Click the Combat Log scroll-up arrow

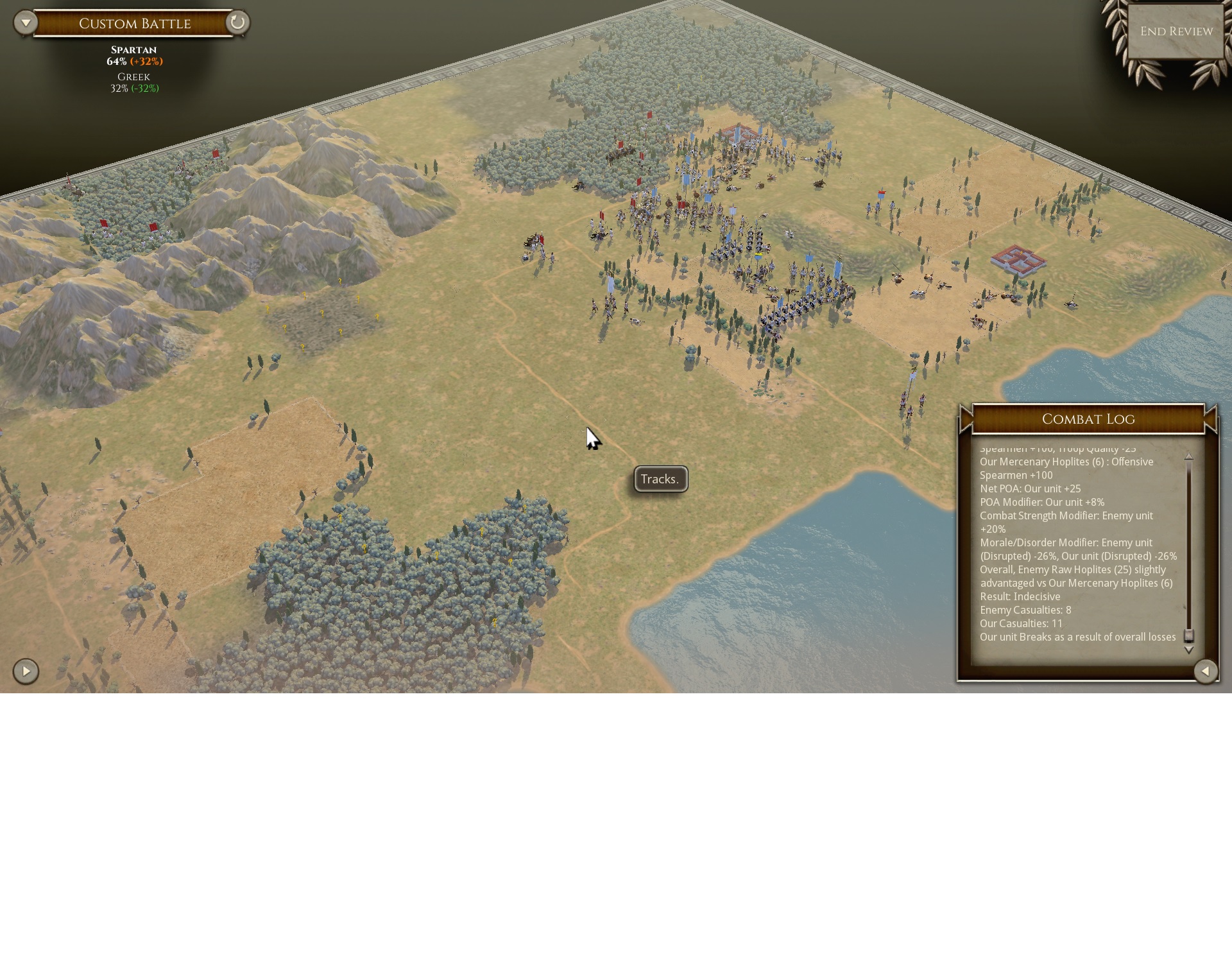pyautogui.click(x=1188, y=456)
